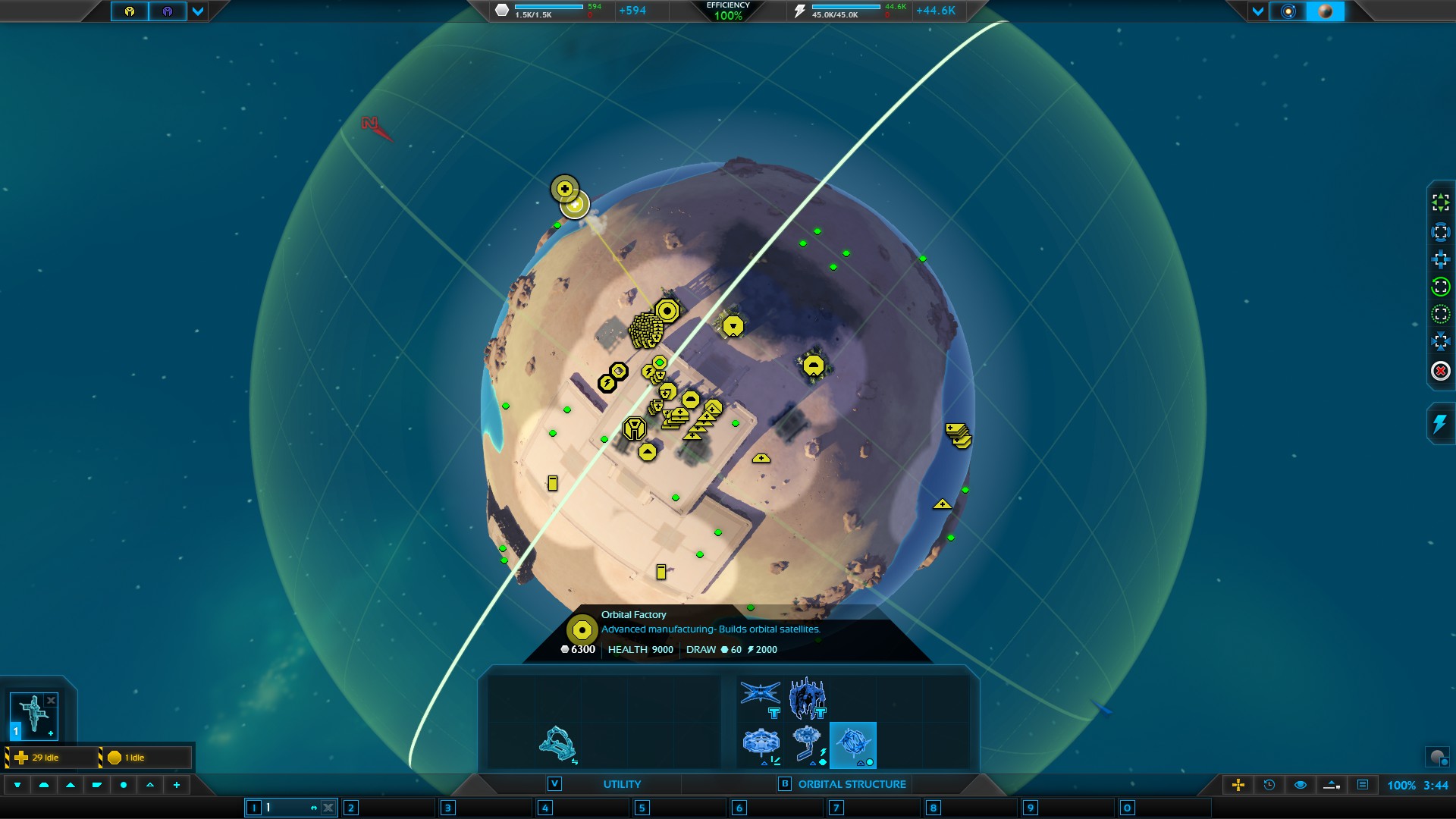Select the 29 idle fabricators button
The height and width of the screenshot is (819, 1456).
click(x=52, y=757)
